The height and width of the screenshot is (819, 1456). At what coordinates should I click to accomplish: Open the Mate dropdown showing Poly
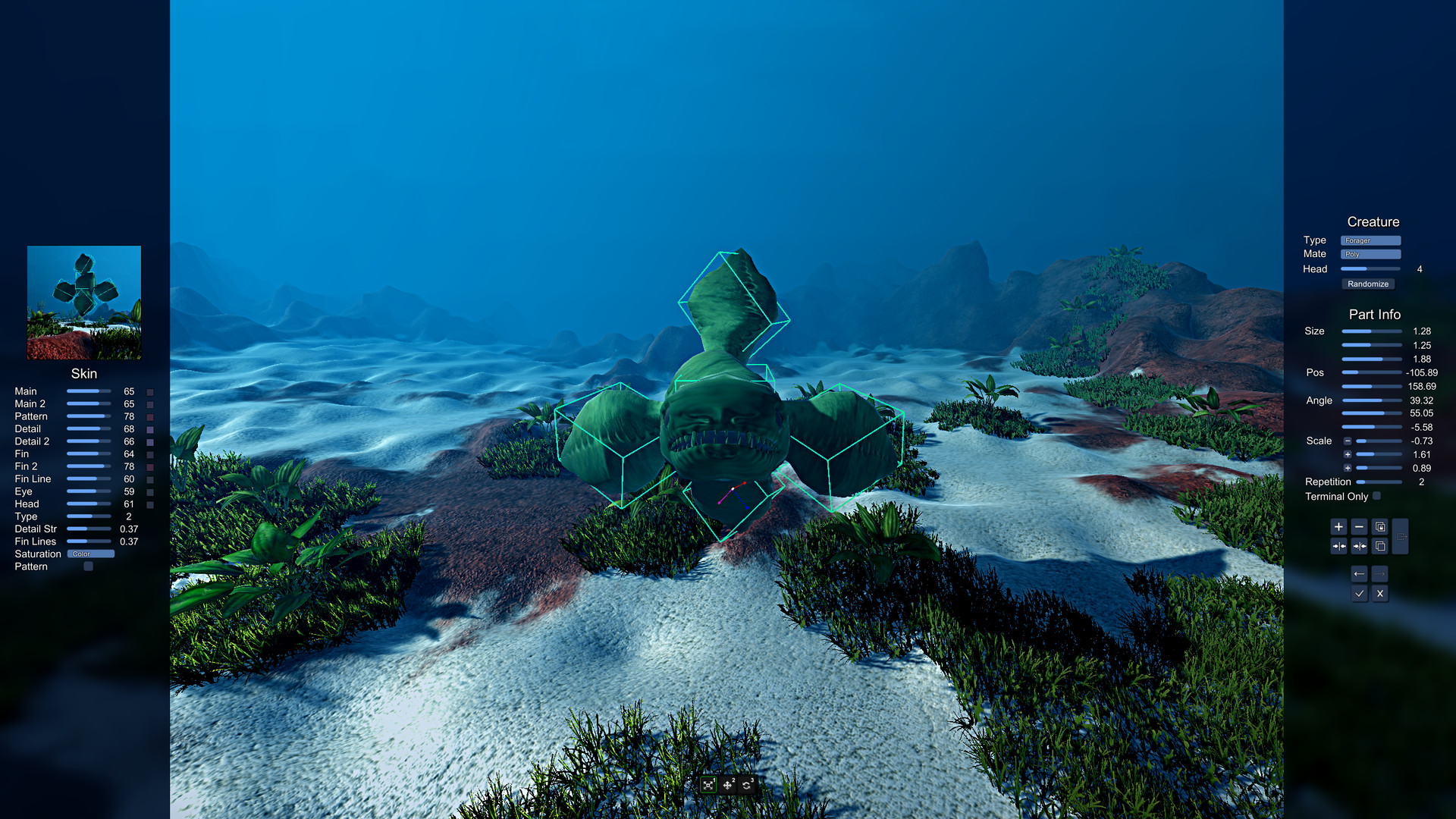(1370, 254)
